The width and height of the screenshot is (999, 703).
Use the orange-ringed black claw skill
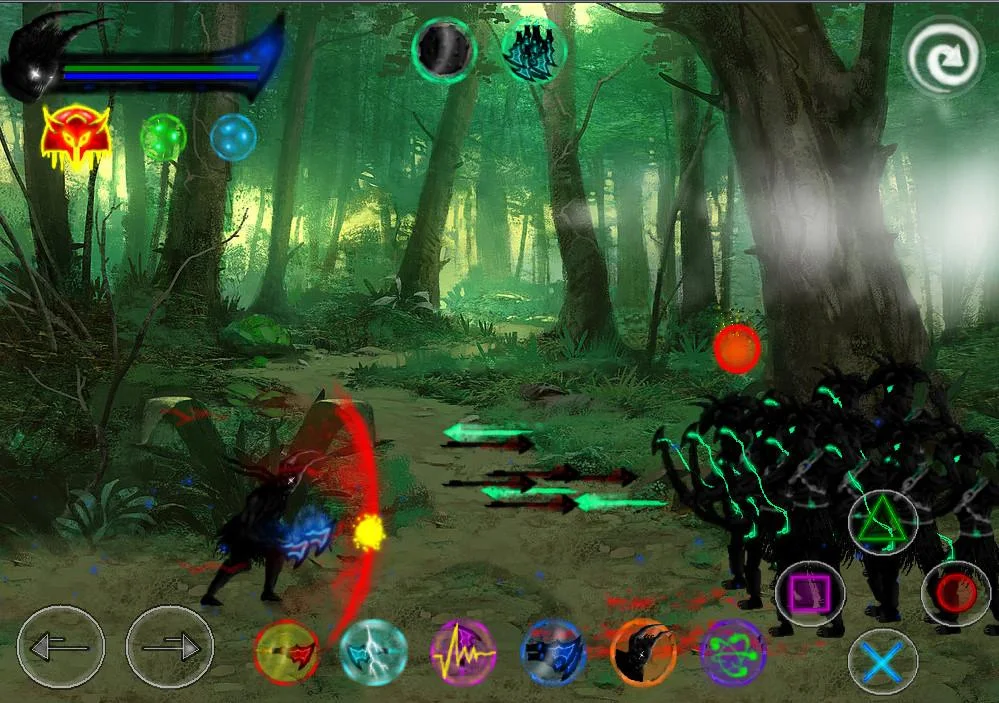coord(643,652)
